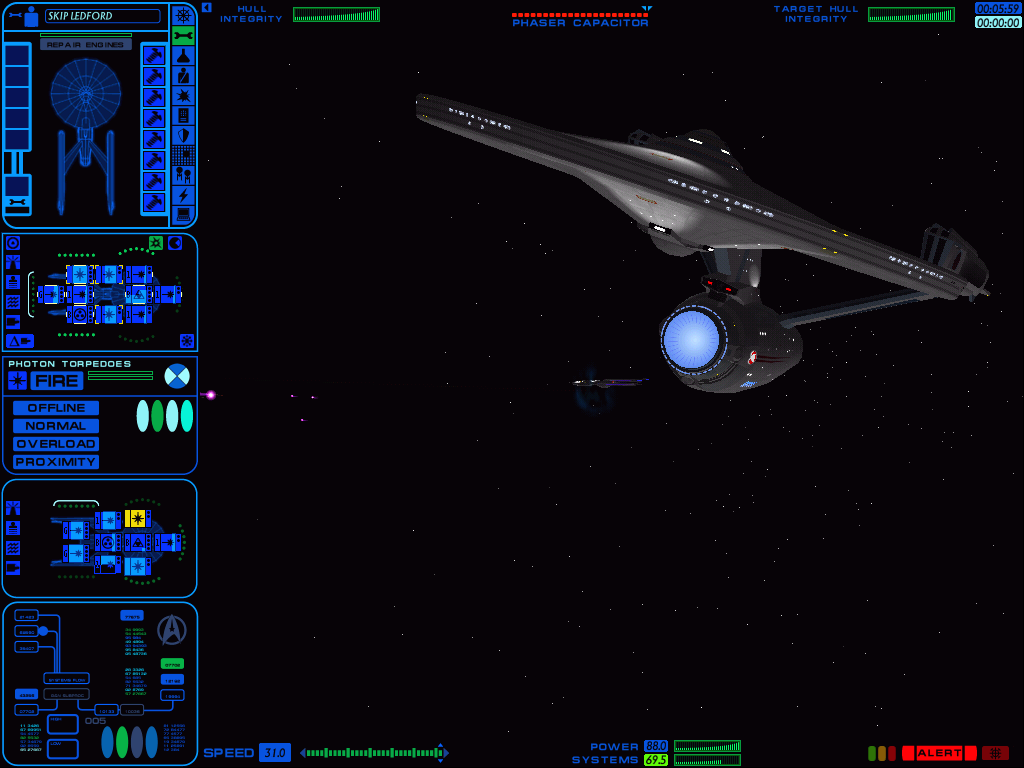The height and width of the screenshot is (768, 1024).
Task: Open the lightning bolt power station
Action: [183, 195]
